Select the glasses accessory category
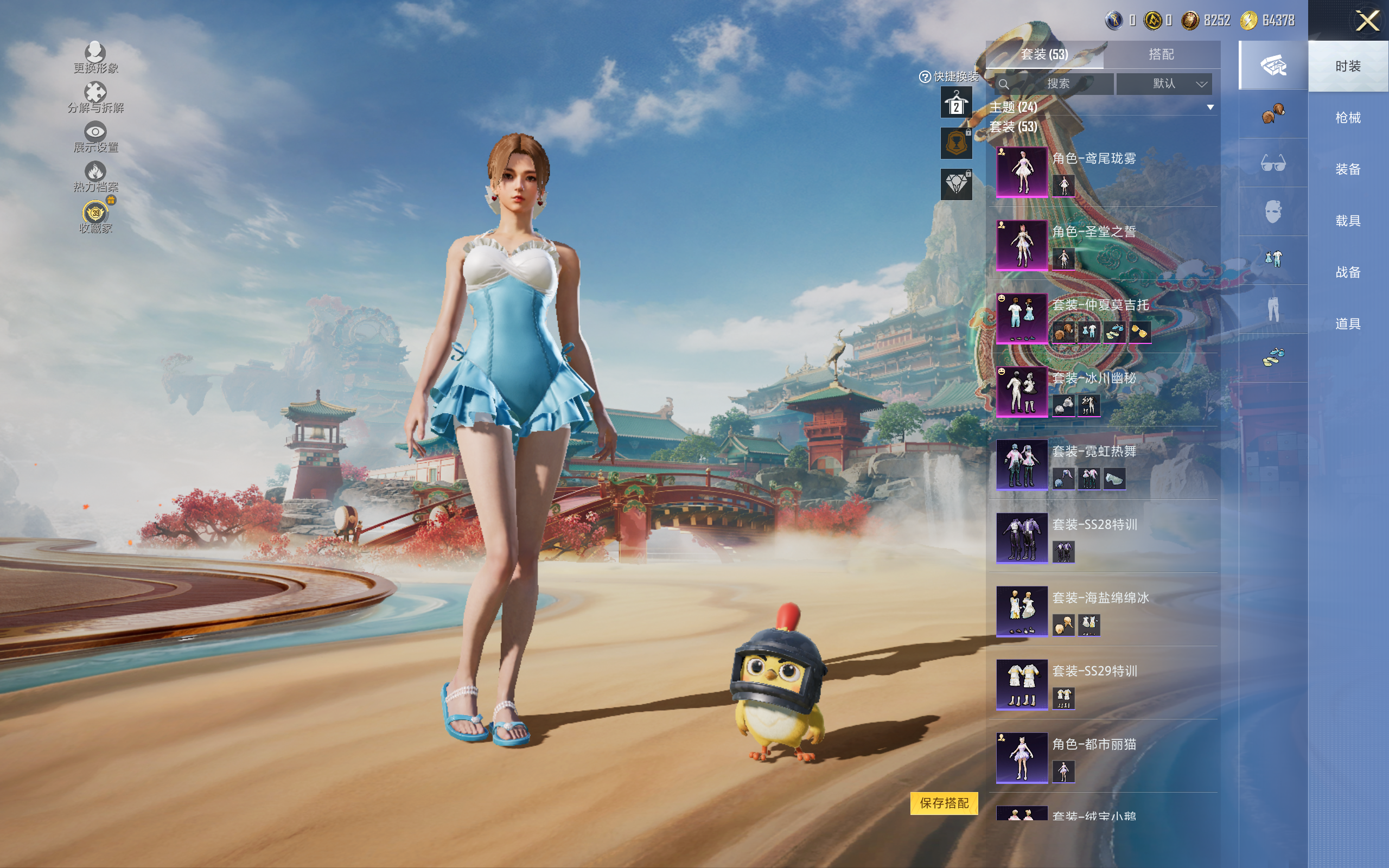This screenshot has height=868, width=1389. [1272, 163]
